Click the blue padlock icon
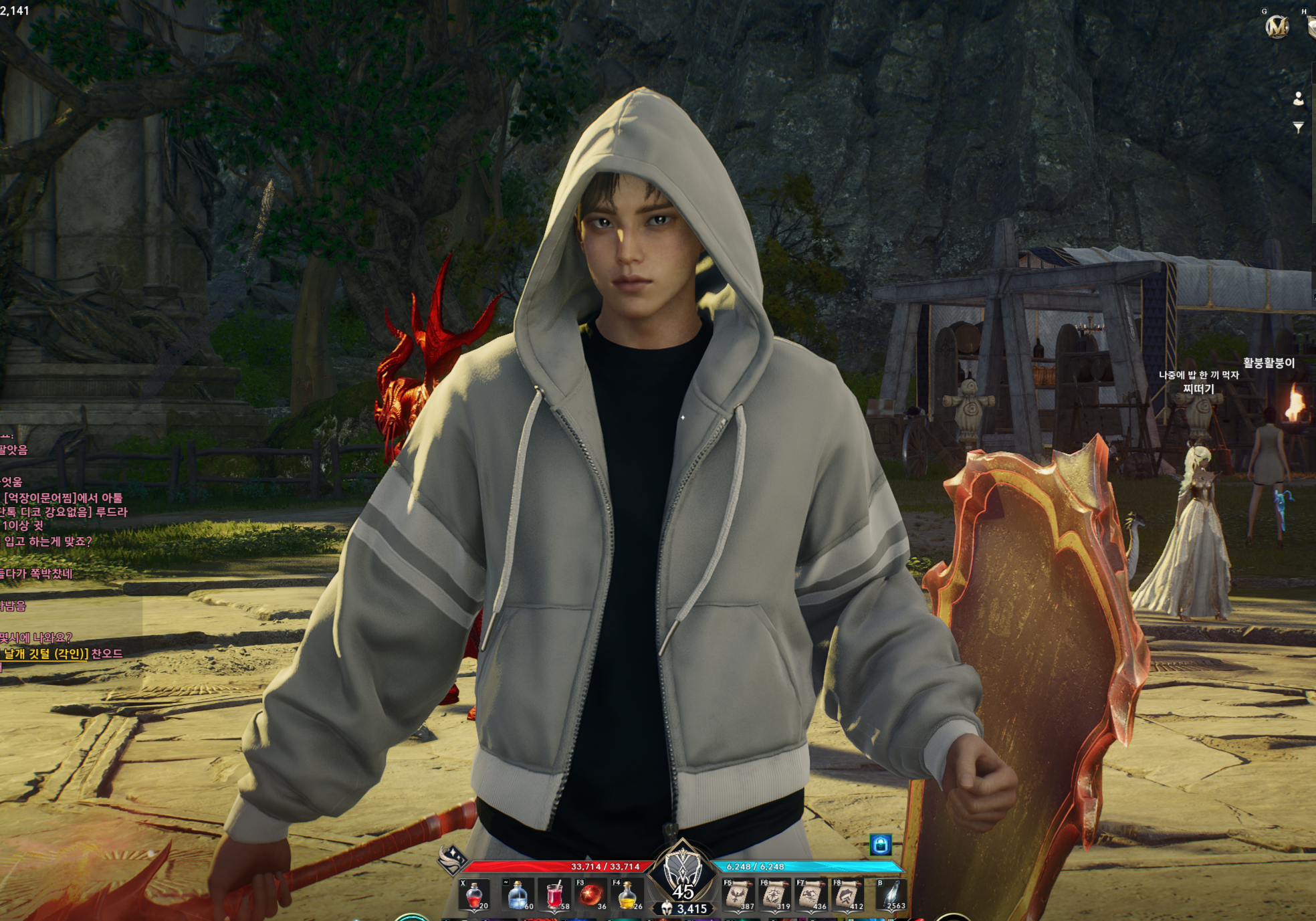Image resolution: width=1316 pixels, height=921 pixels. [x=880, y=845]
